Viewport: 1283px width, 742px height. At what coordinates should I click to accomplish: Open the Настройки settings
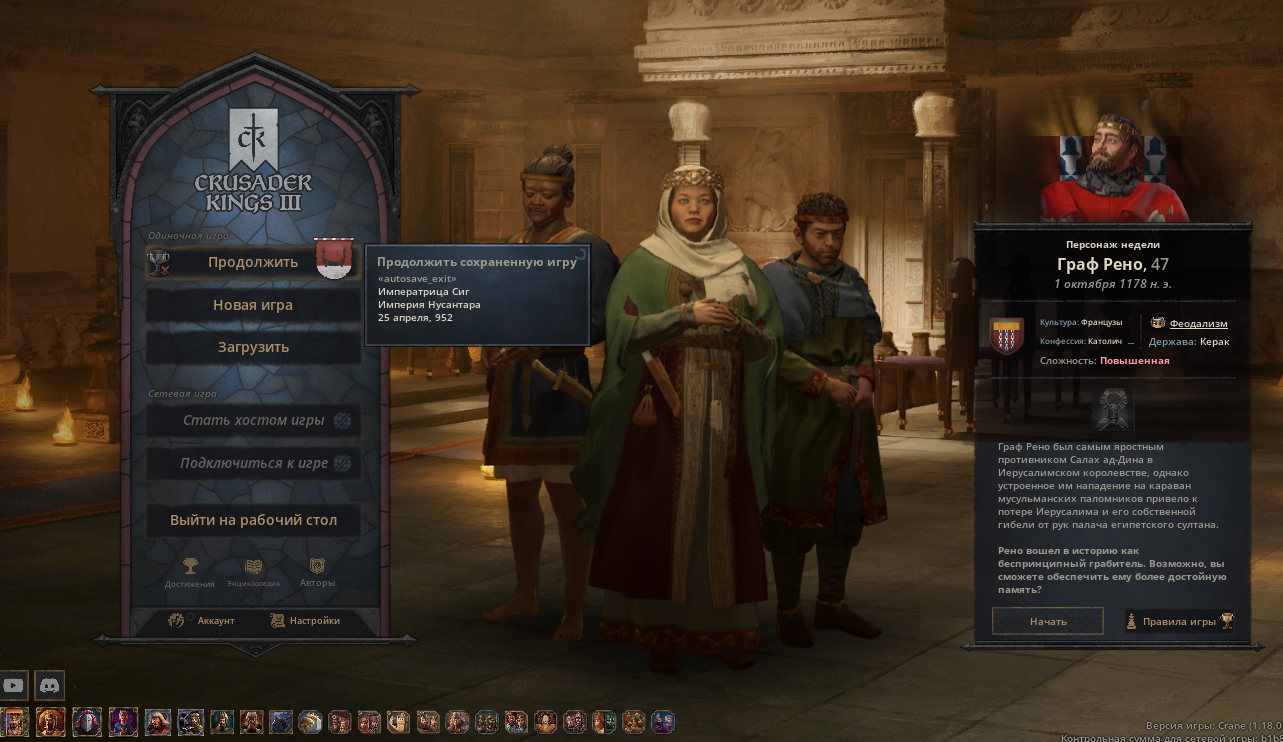coord(305,620)
